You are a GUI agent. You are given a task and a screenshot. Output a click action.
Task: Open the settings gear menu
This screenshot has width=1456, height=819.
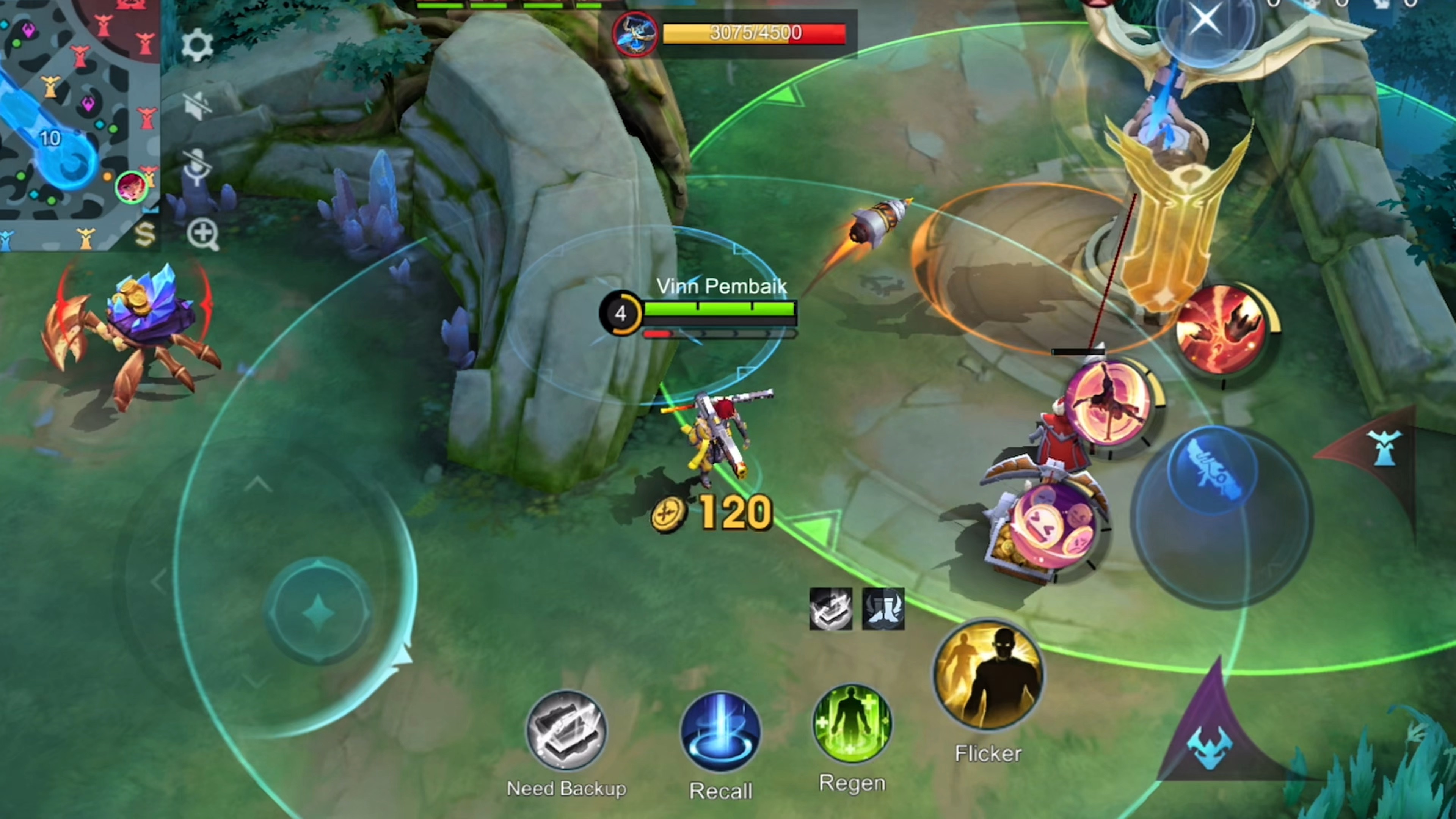tap(197, 45)
